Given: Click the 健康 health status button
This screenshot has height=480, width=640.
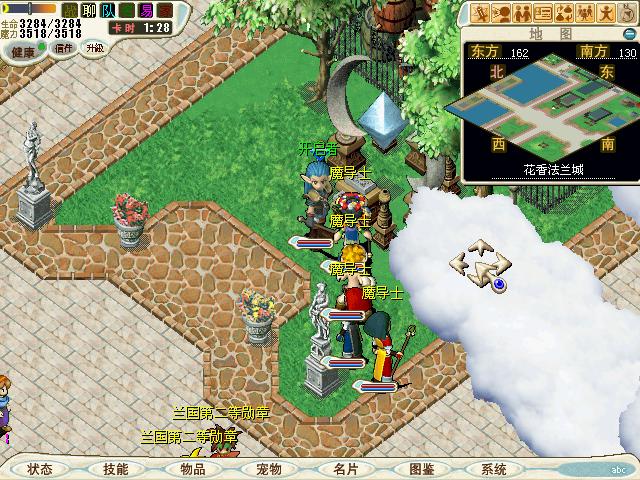Looking at the screenshot, I should [24, 50].
